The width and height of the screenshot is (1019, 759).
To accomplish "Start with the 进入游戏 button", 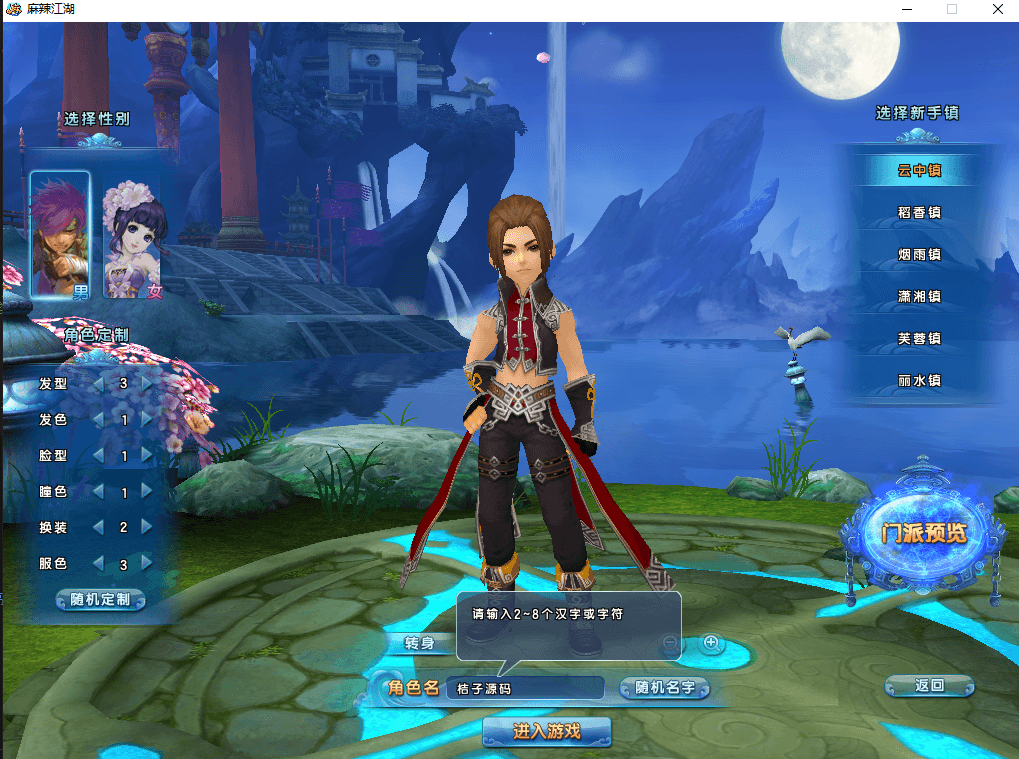I will click(x=546, y=732).
